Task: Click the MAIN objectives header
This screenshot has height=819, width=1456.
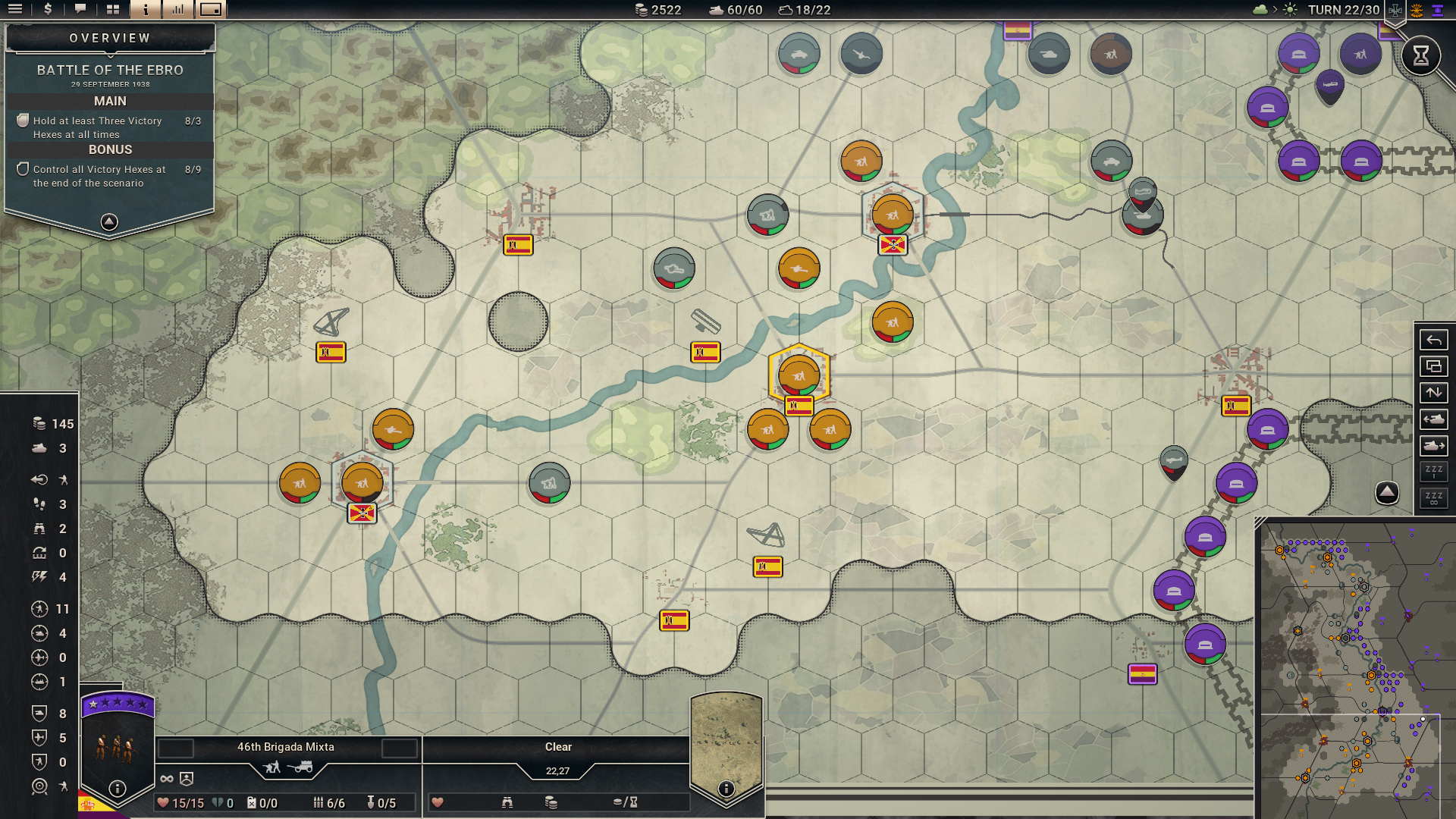Action: click(109, 99)
